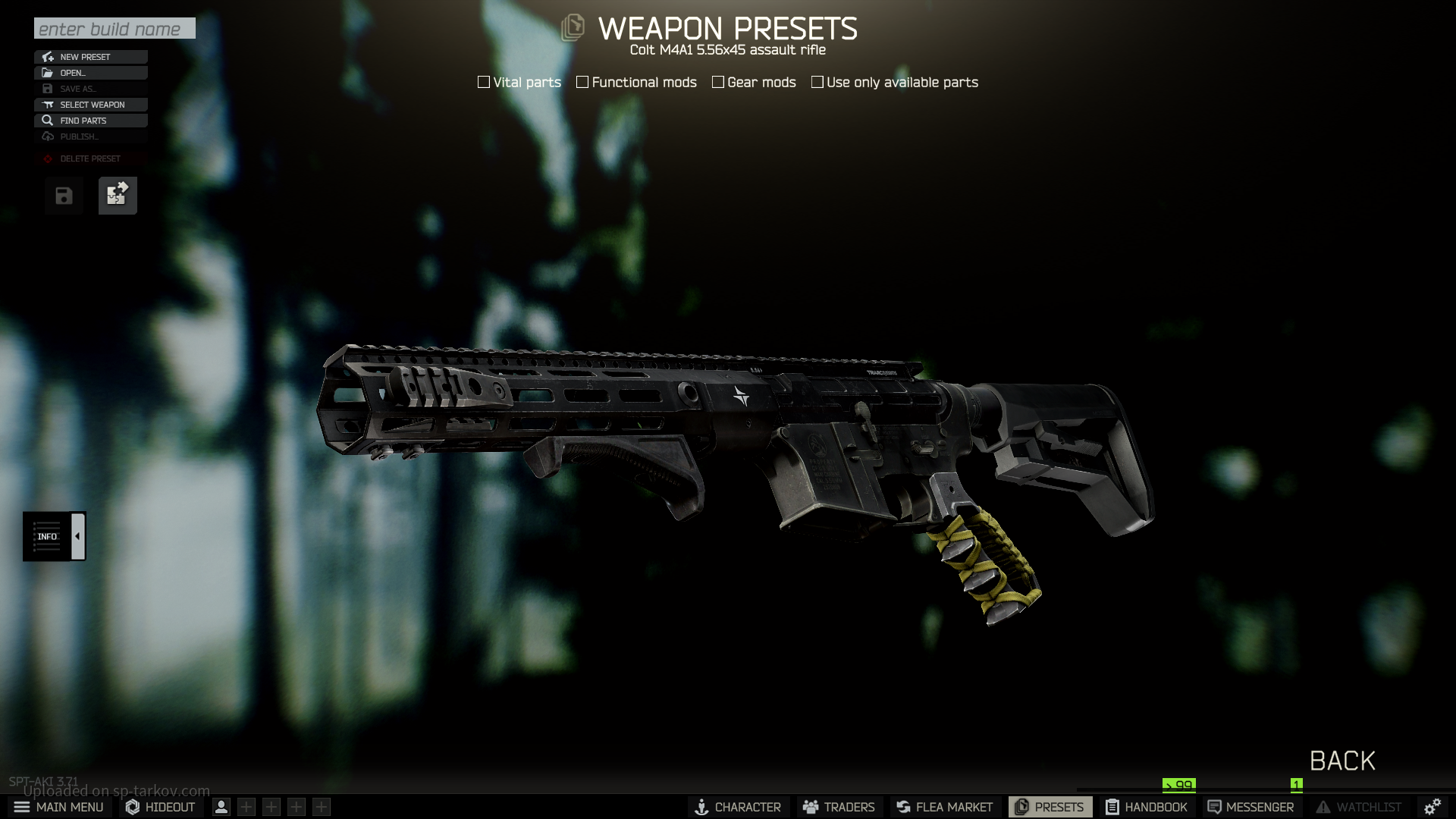Open the Messenger
1456x819 pixels.
pyautogui.click(x=1250, y=807)
